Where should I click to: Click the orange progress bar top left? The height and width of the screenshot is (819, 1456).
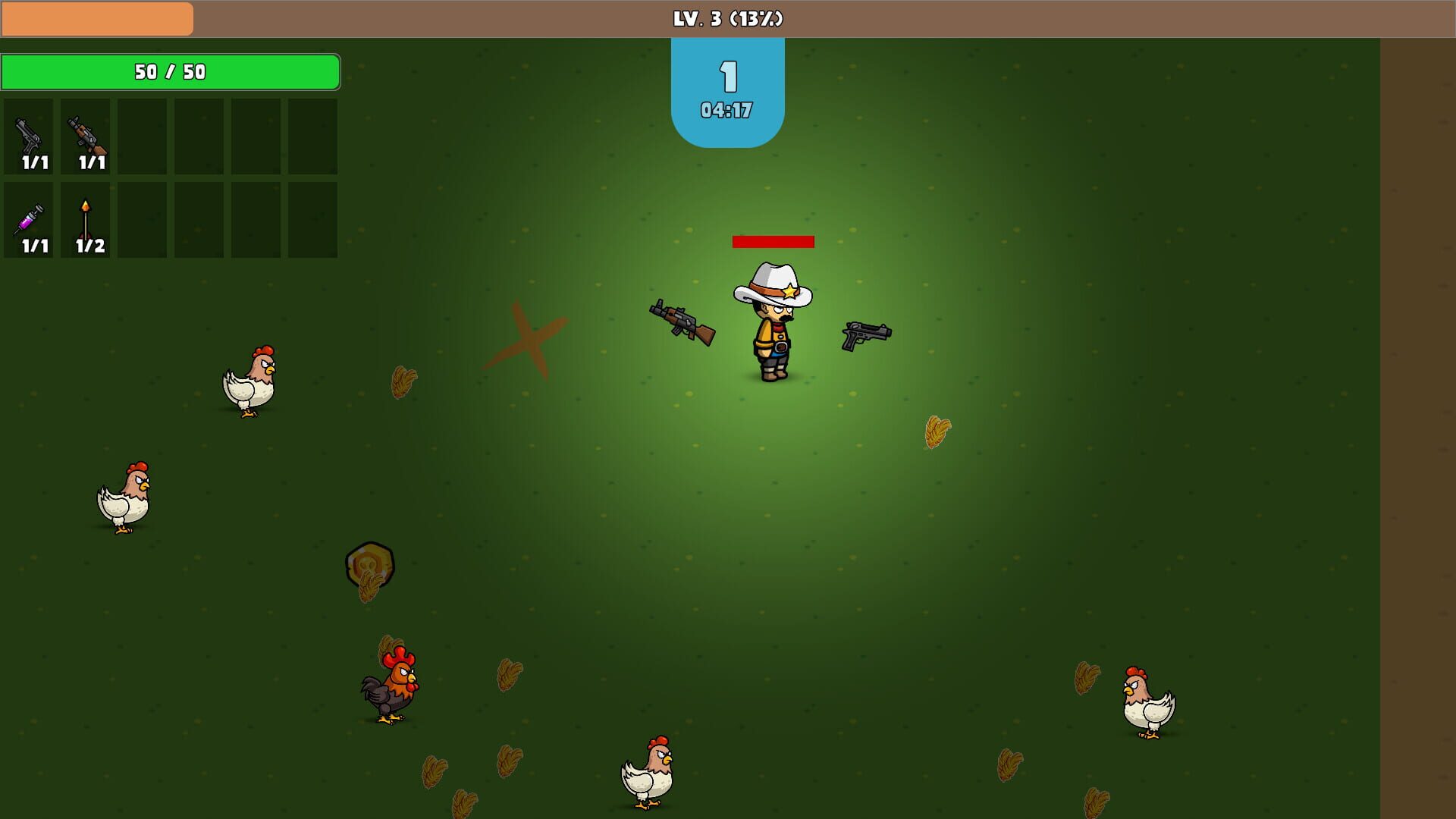tap(97, 17)
